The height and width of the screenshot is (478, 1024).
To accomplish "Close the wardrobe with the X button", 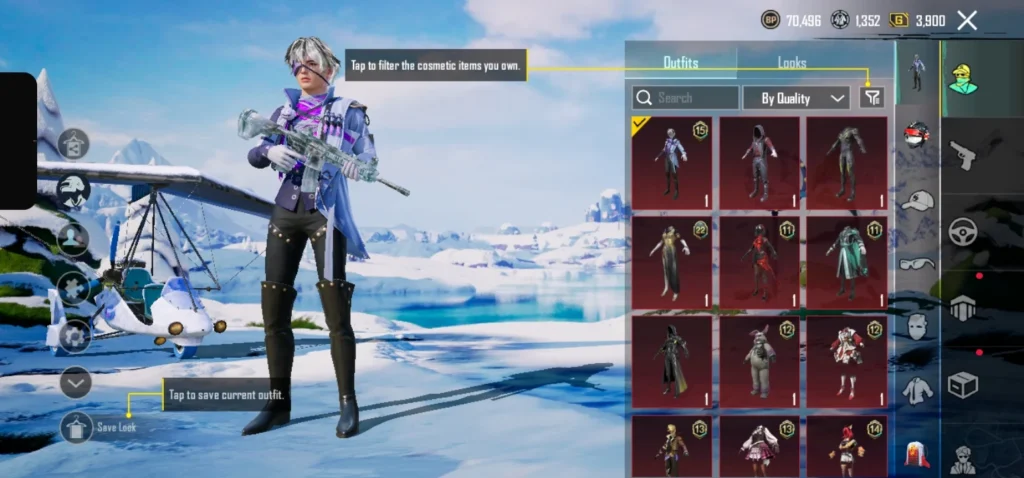I will (967, 20).
